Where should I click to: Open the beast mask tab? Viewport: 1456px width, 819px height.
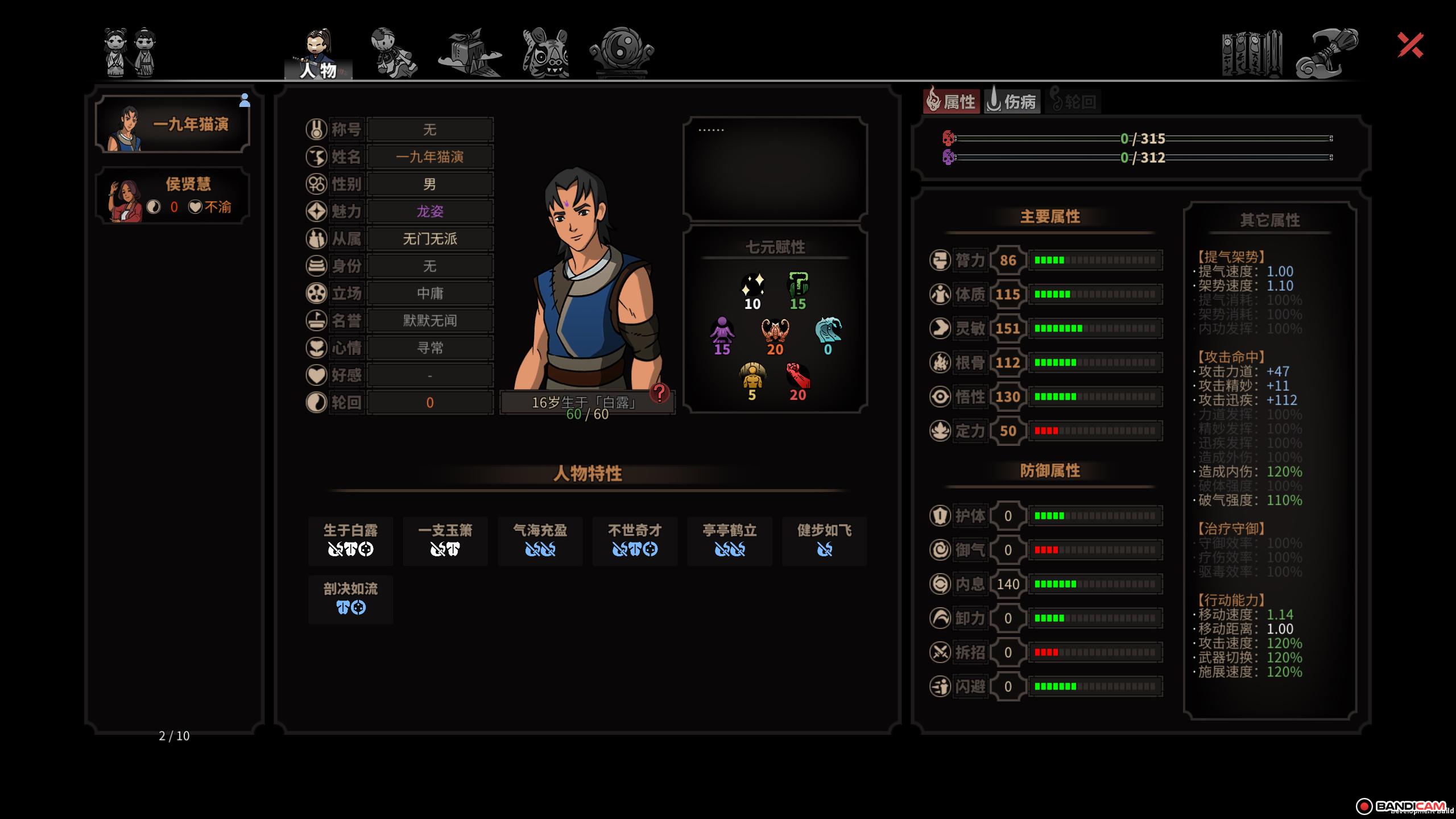click(x=545, y=53)
